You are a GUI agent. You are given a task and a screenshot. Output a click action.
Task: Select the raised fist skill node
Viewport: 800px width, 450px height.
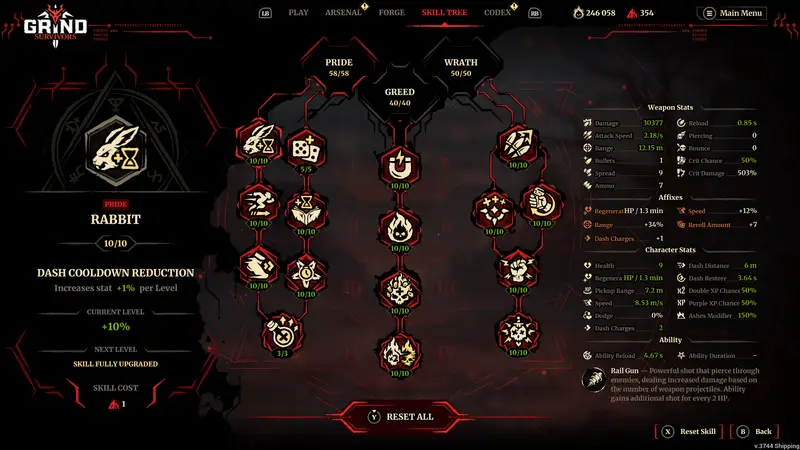(x=518, y=268)
